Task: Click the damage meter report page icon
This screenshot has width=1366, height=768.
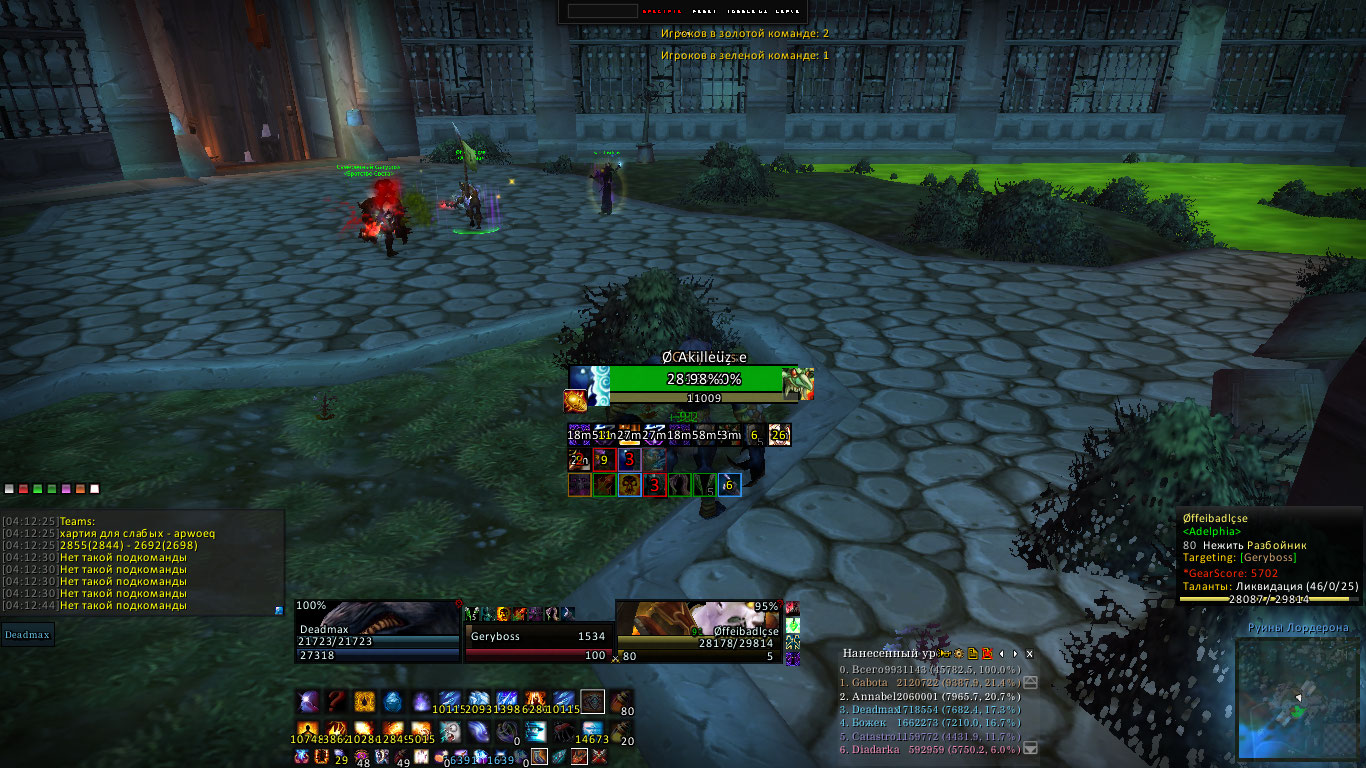Action: coord(972,653)
